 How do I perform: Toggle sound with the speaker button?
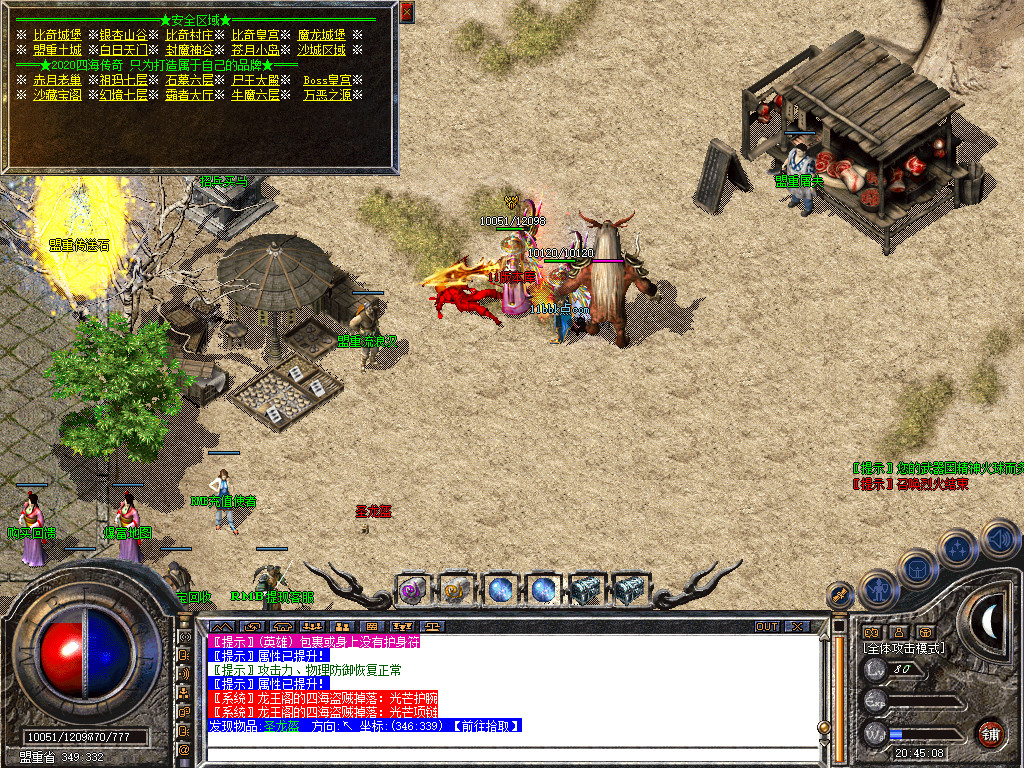998,540
